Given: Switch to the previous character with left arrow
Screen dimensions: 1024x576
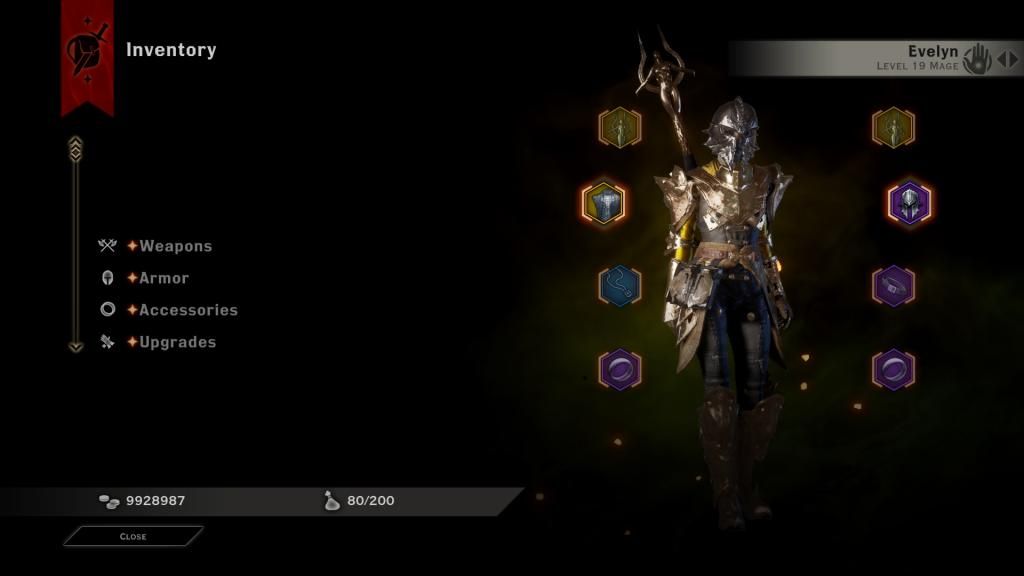Looking at the screenshot, I should click(1001, 59).
